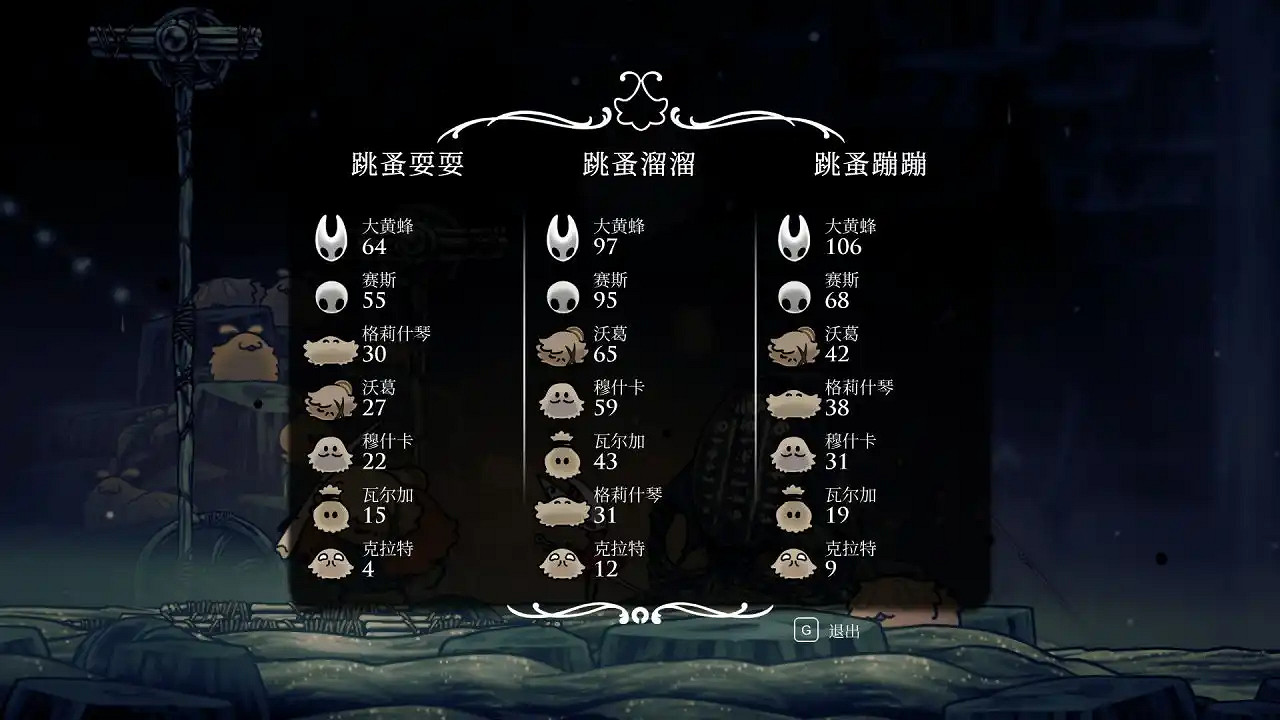This screenshot has height=720, width=1280.
Task: Click the ornament below the score lists
Action: pyautogui.click(x=640, y=612)
